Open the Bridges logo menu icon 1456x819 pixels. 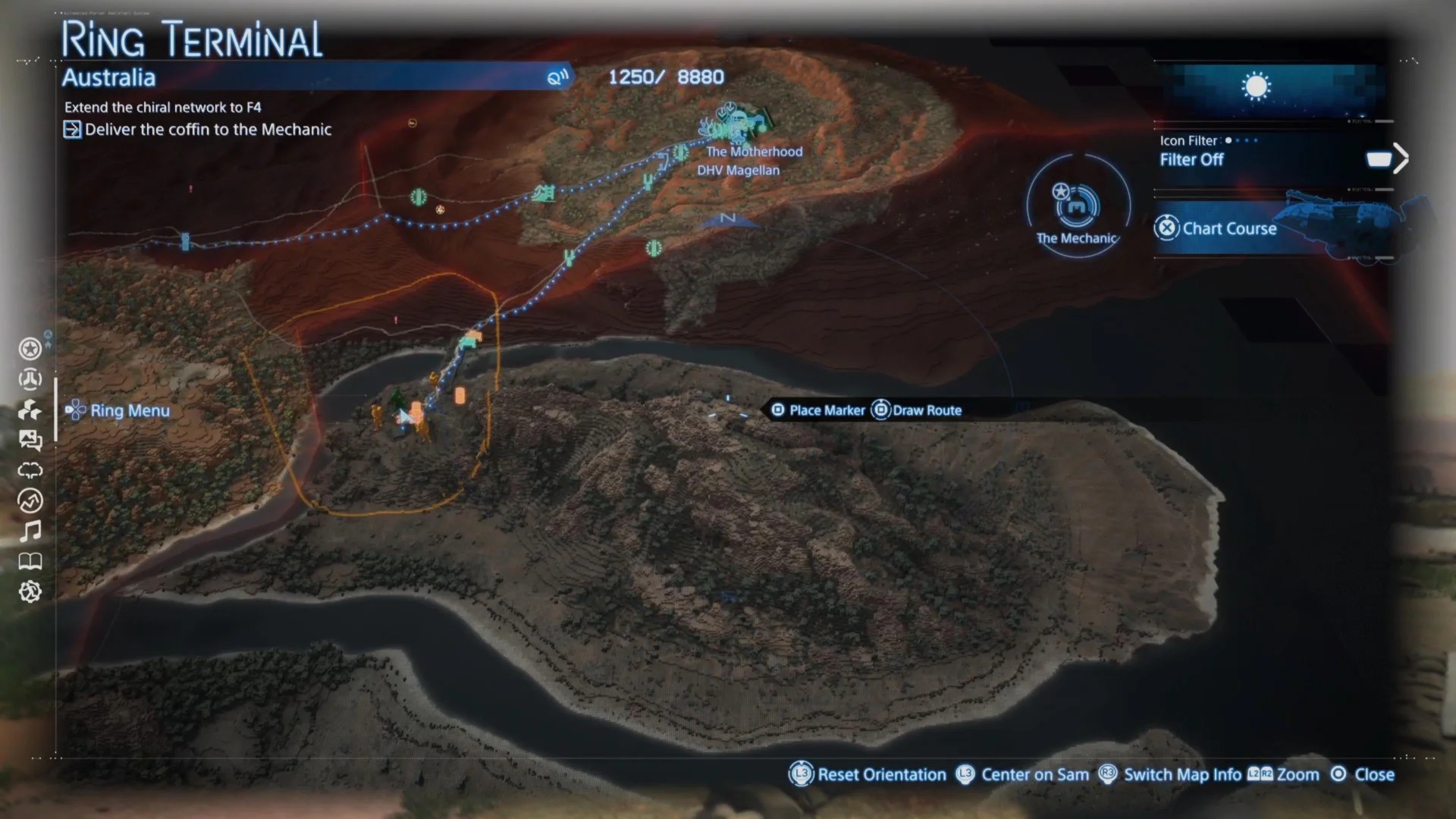[30, 379]
